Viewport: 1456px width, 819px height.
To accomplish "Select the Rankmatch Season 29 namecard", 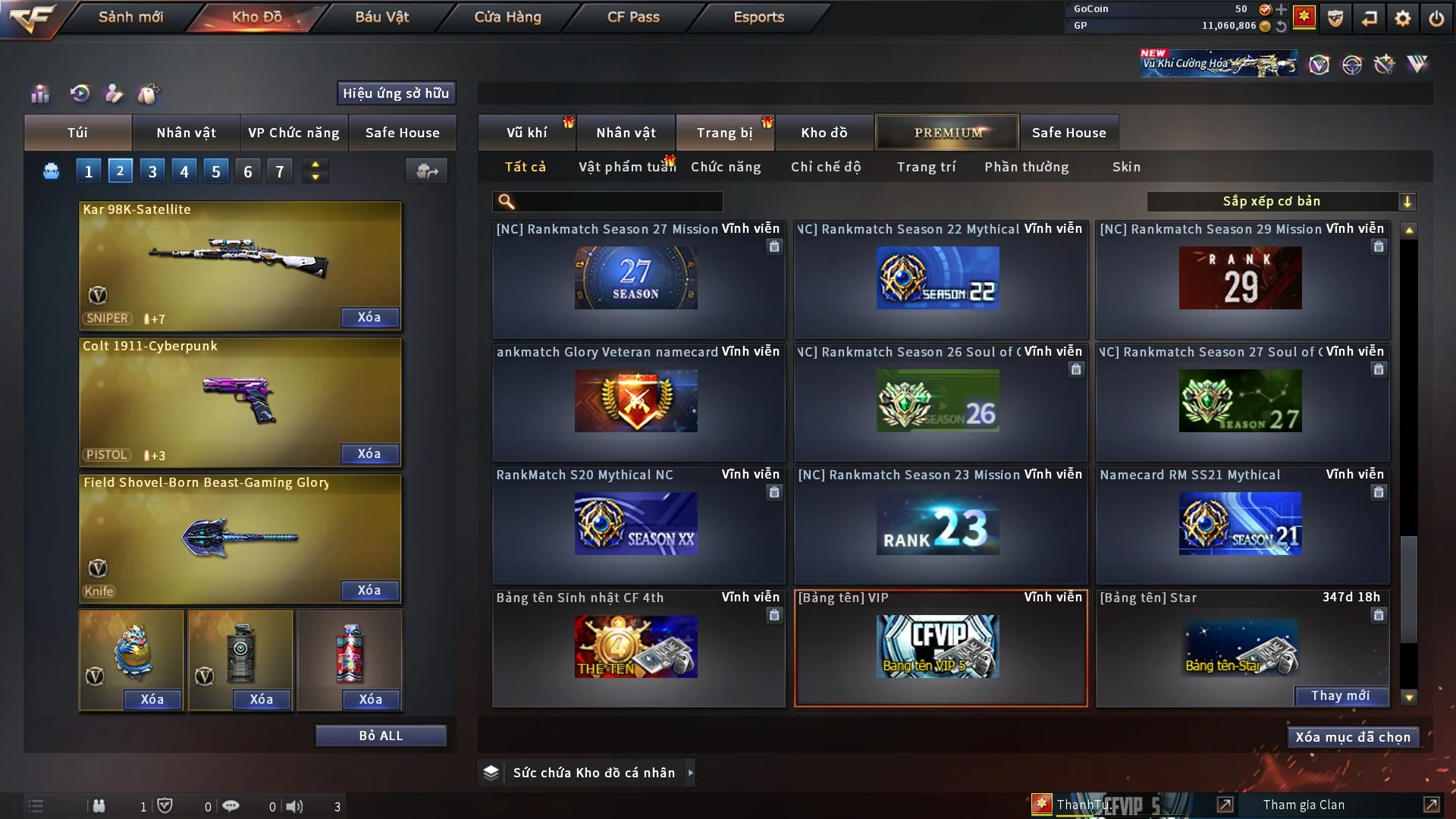I will [1241, 279].
